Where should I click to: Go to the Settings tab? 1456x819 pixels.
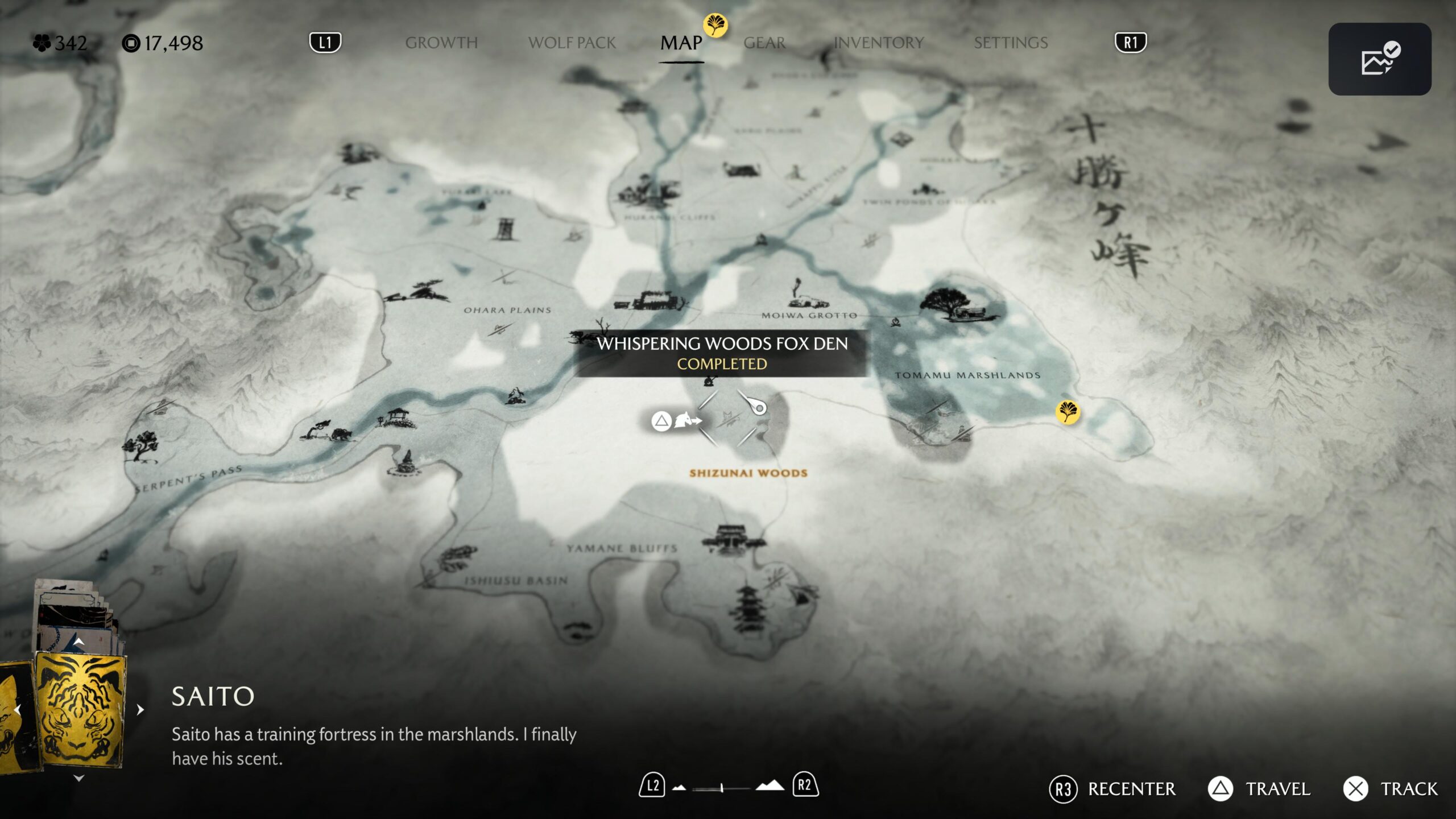[x=1011, y=43]
